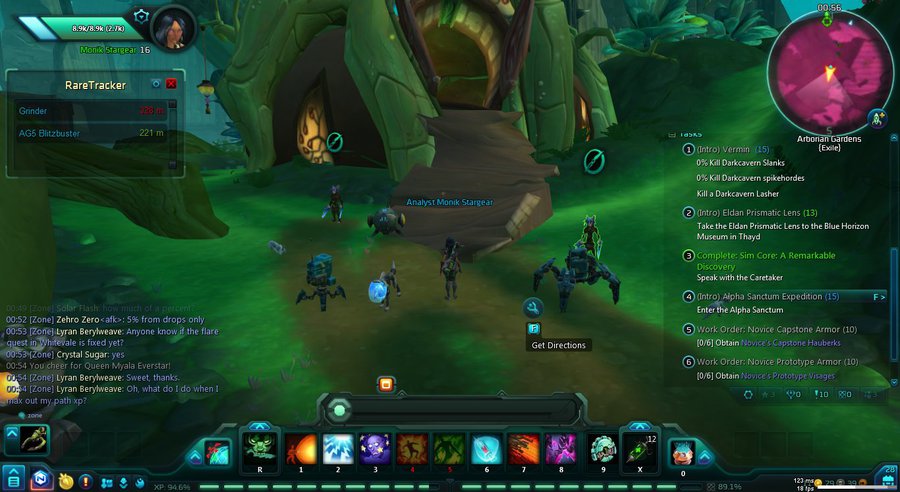
Task: Select AG5 Blitzbuster in the RareTracker list
Action: (49, 133)
